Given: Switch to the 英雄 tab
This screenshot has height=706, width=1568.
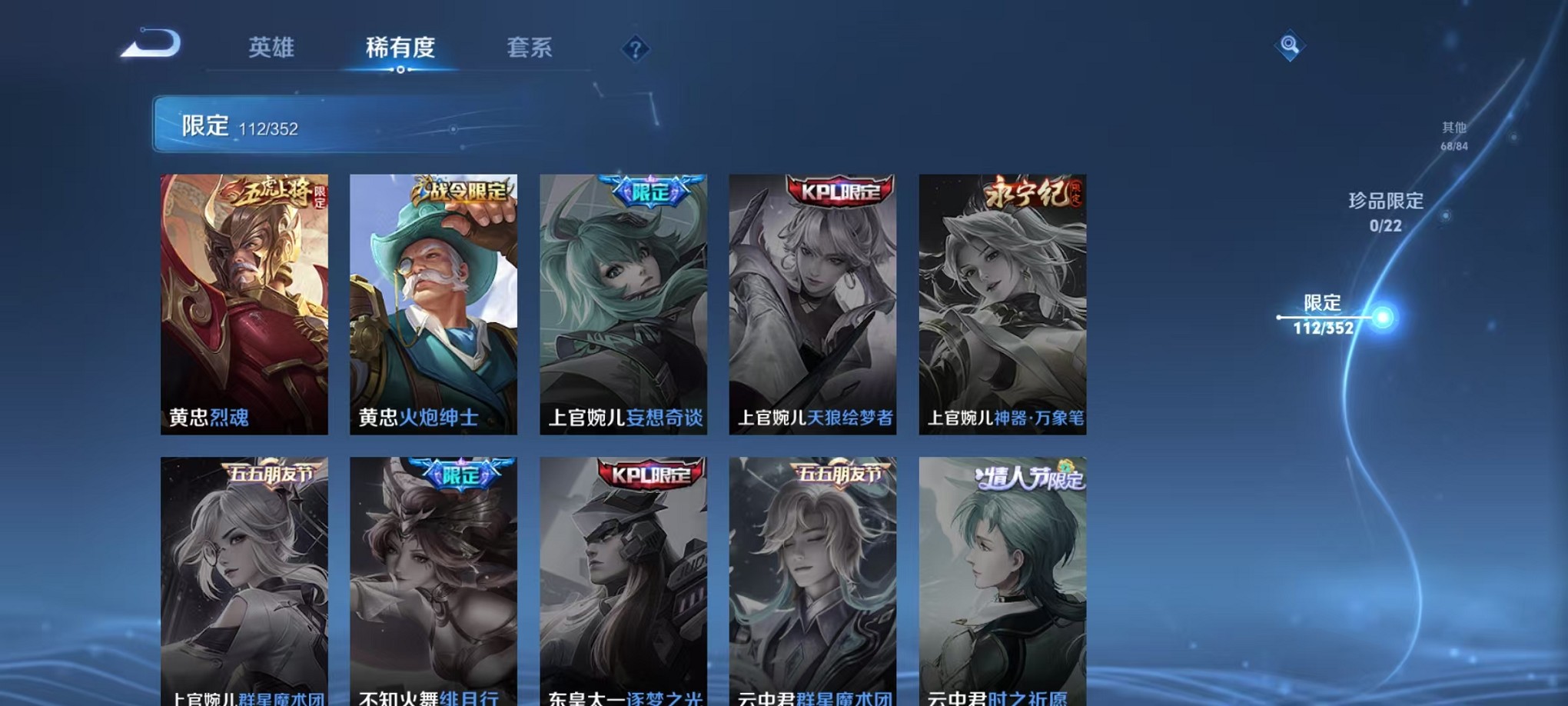Looking at the screenshot, I should (x=271, y=48).
